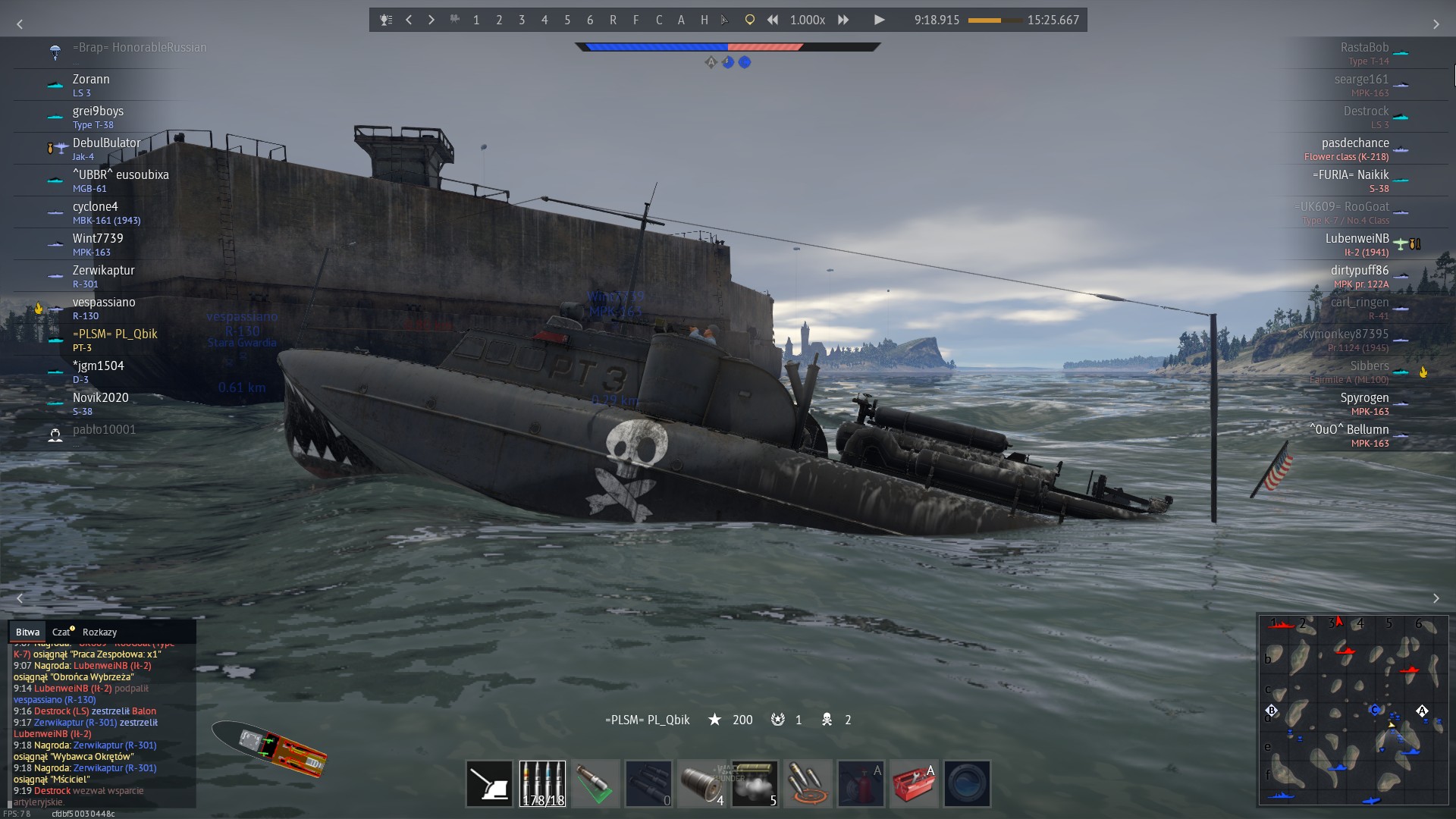
Task: Select enemy player Spyrogen in the team list
Action: tap(1363, 398)
